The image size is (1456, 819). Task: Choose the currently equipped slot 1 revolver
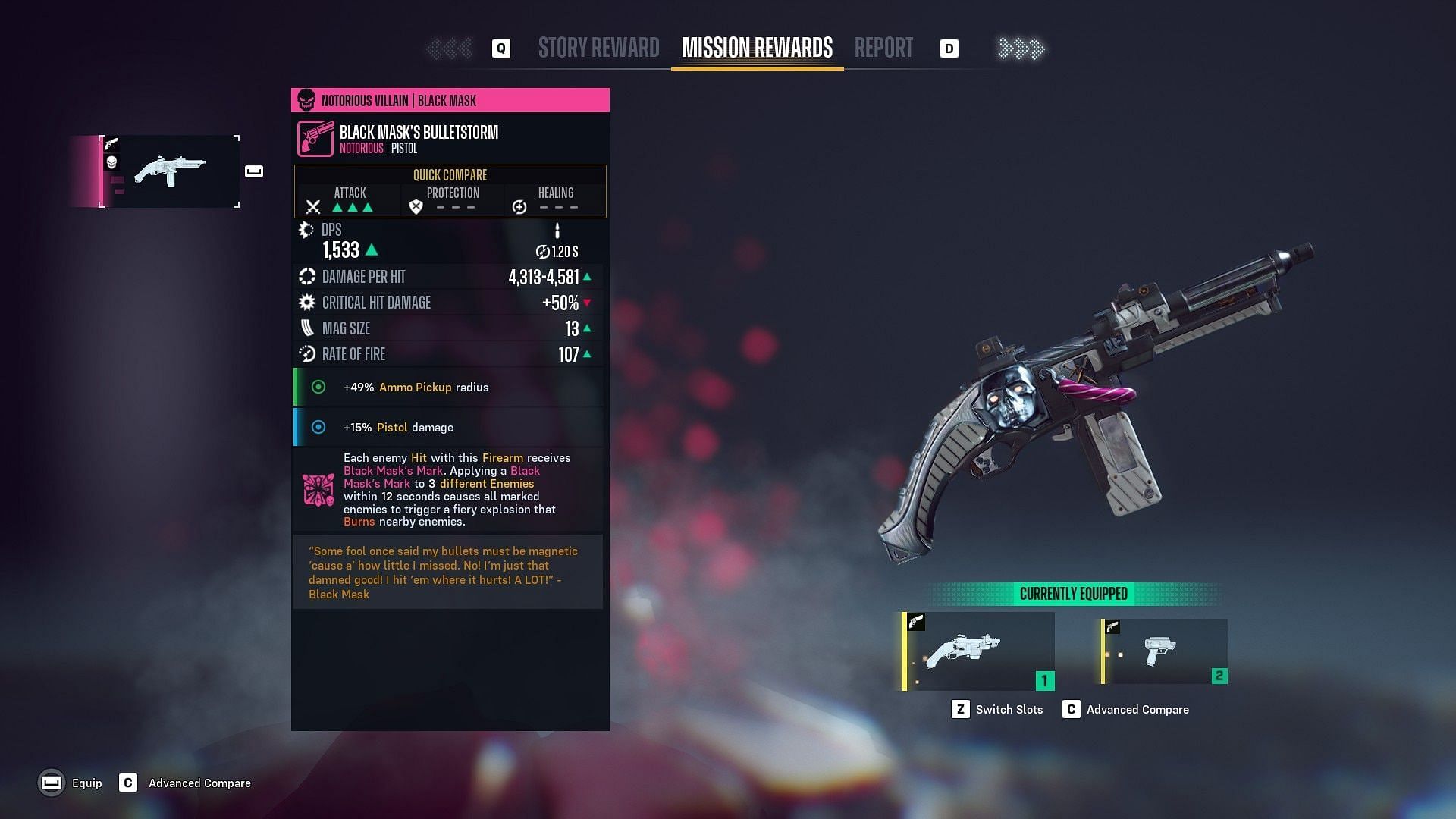tap(977, 651)
